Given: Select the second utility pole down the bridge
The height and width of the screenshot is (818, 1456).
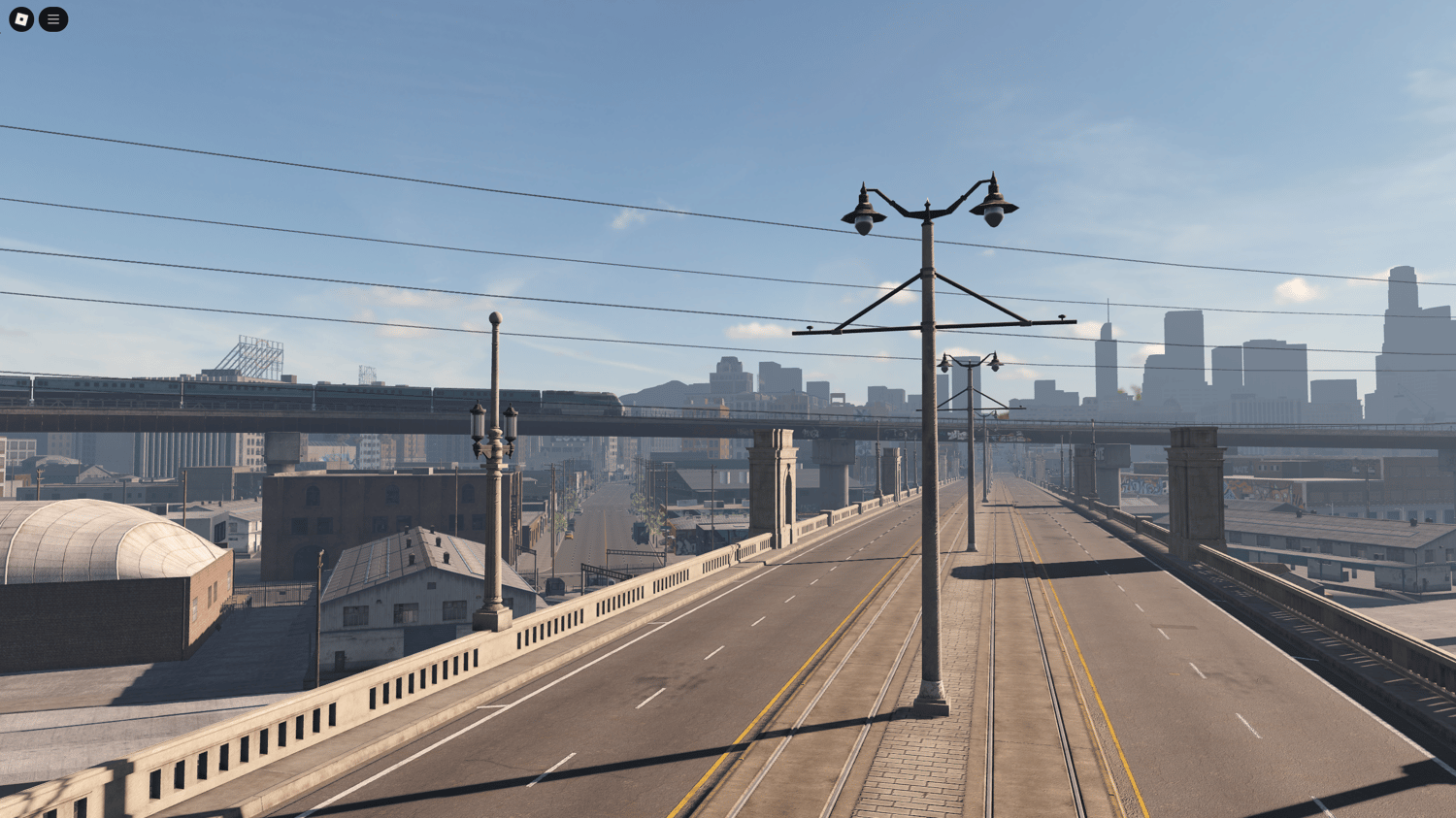Looking at the screenshot, I should (969, 446).
